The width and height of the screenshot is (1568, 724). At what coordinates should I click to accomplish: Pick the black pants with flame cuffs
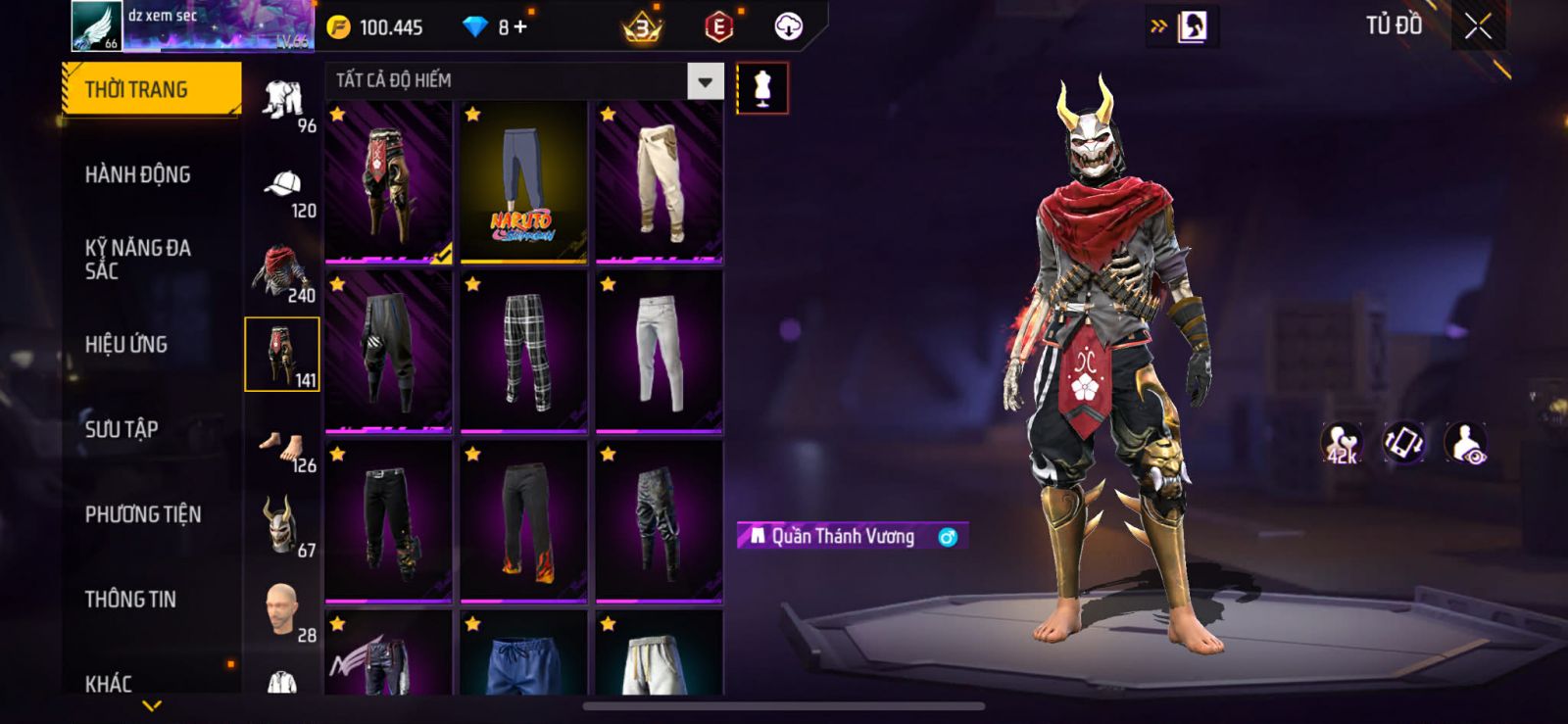523,522
